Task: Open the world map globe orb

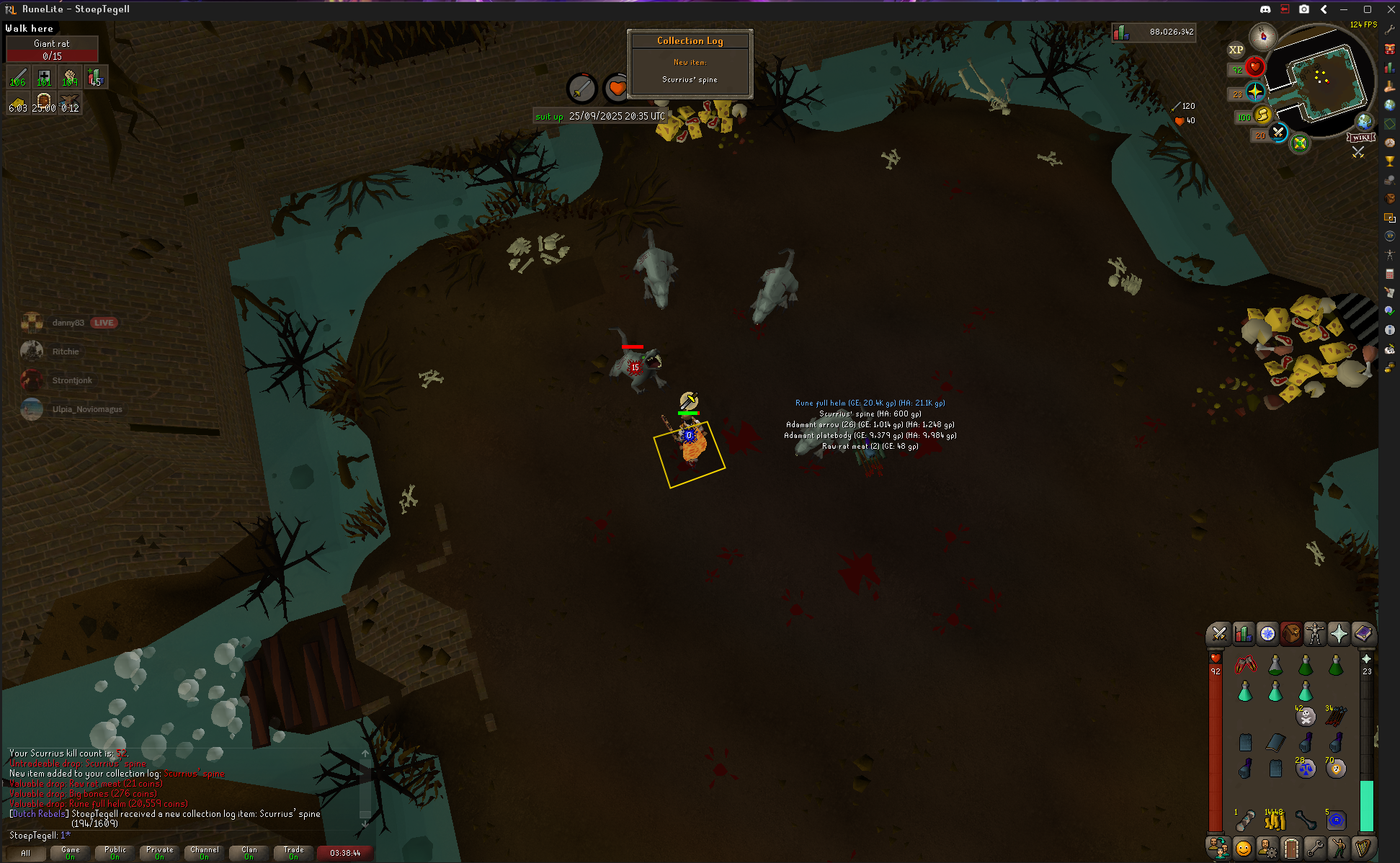Action: [1364, 121]
